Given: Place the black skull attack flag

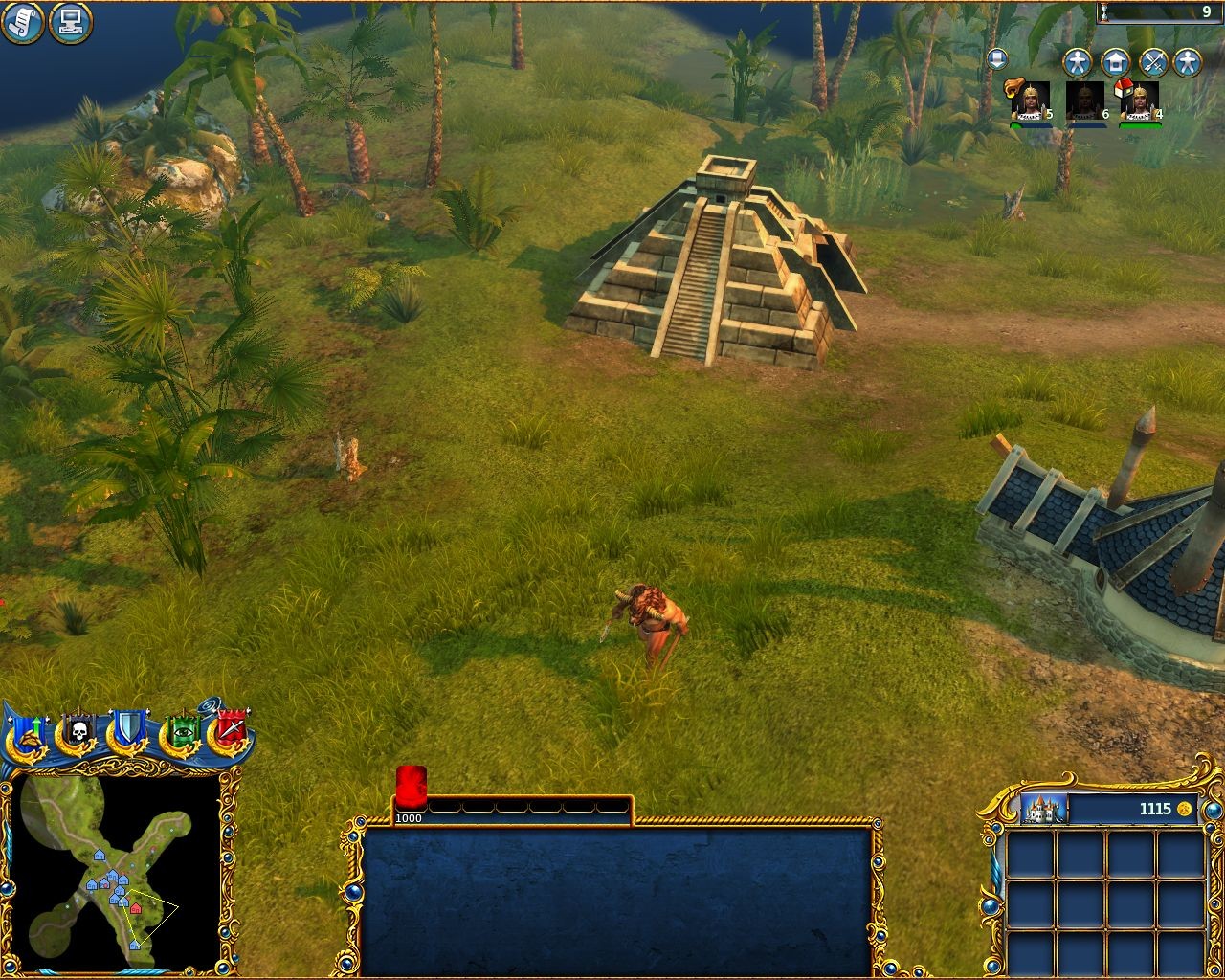Looking at the screenshot, I should (x=78, y=734).
